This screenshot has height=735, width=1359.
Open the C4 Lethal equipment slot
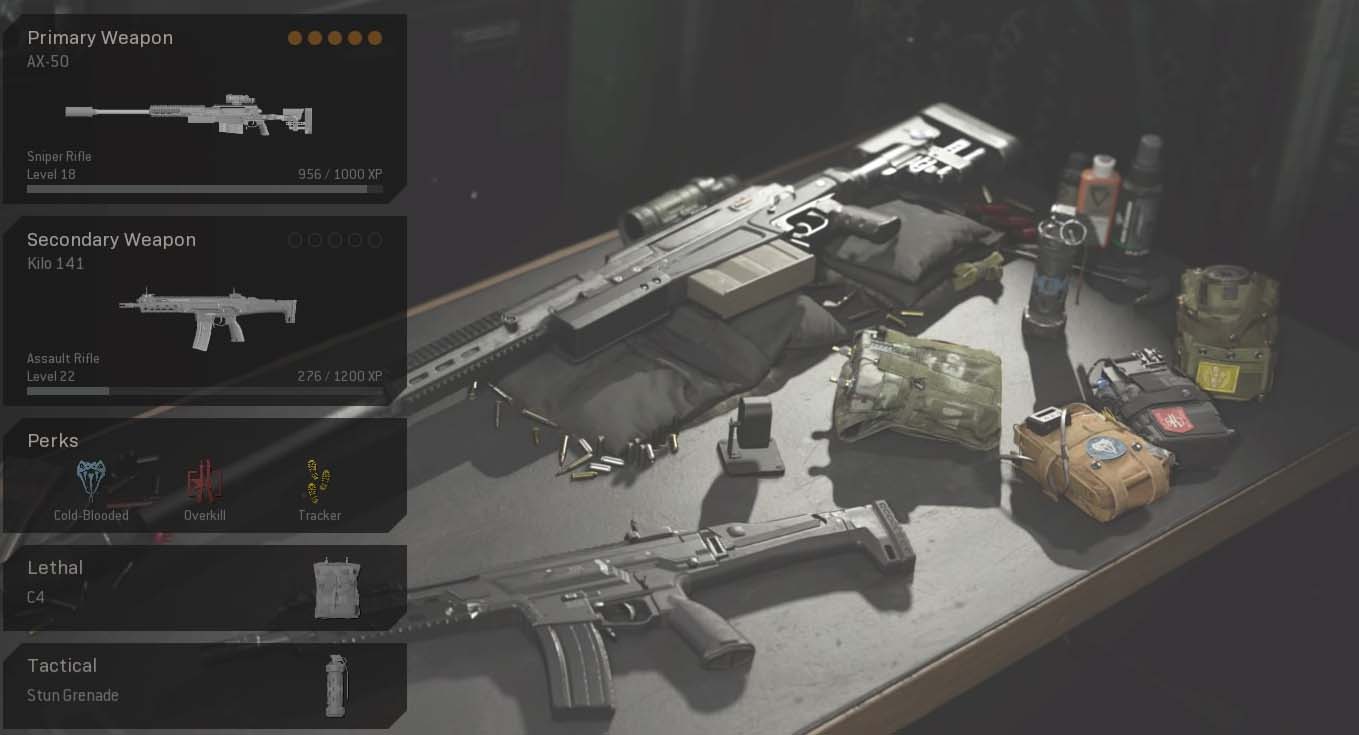[204, 587]
